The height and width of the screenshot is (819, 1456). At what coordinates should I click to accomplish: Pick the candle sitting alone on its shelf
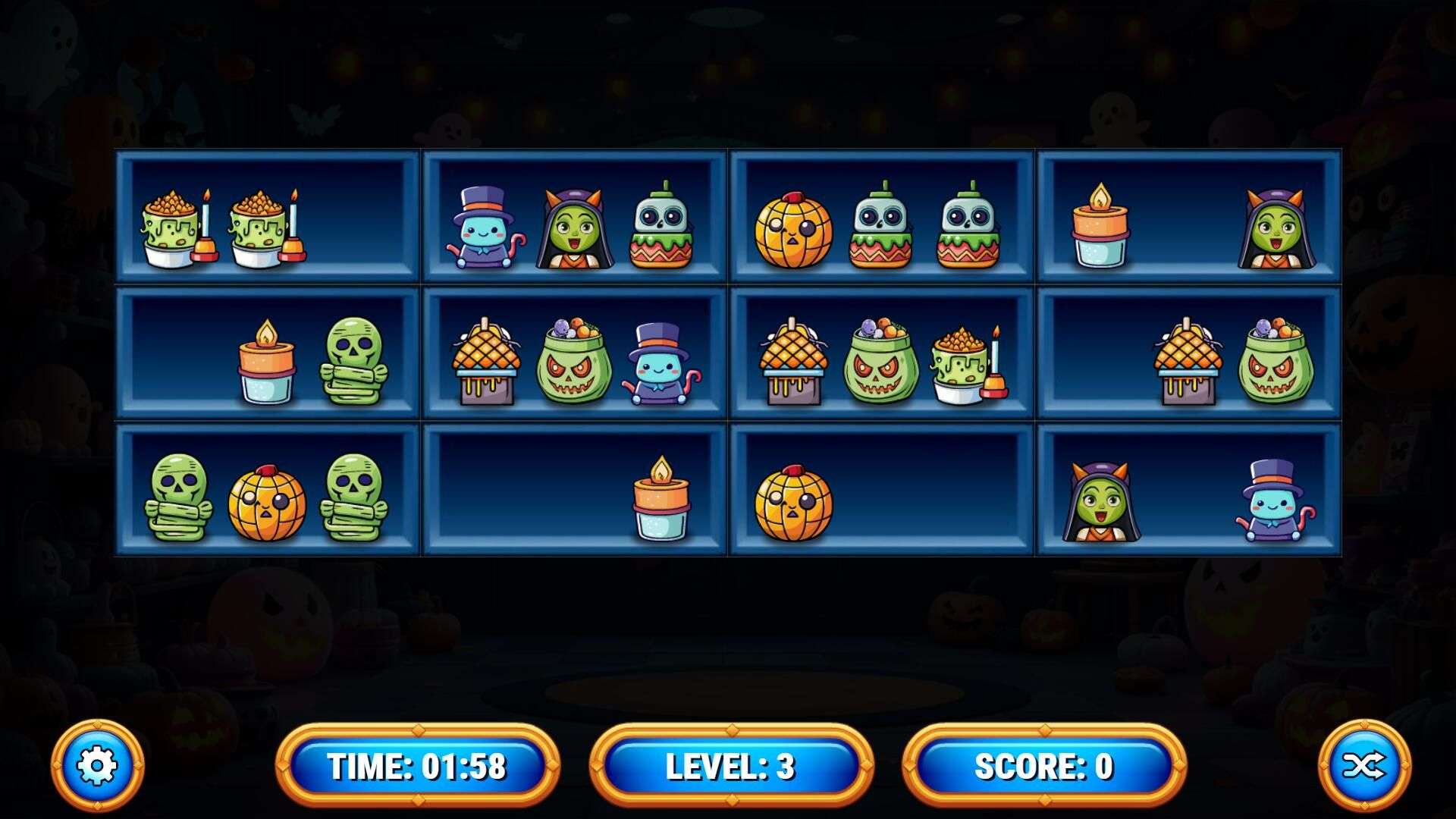pos(661,499)
